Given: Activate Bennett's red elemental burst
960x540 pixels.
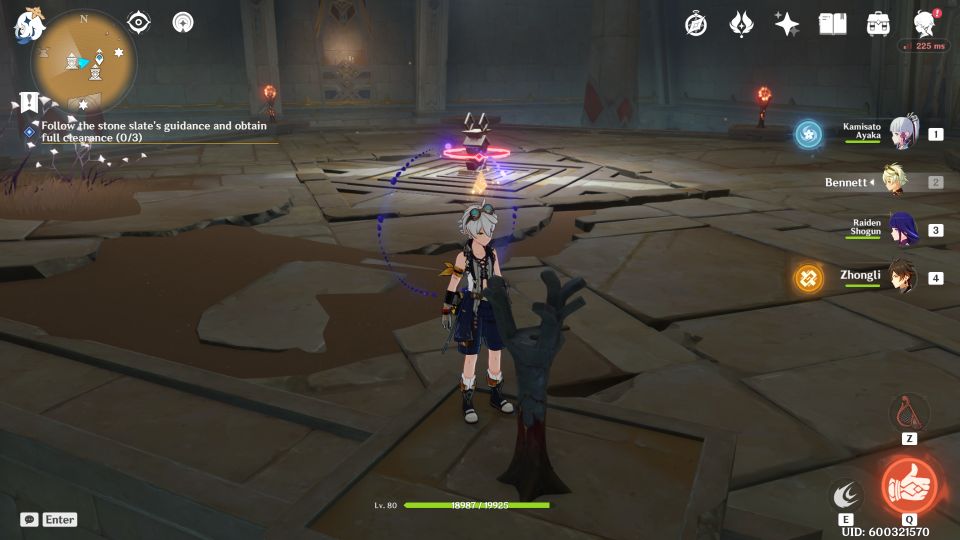Looking at the screenshot, I should (909, 486).
